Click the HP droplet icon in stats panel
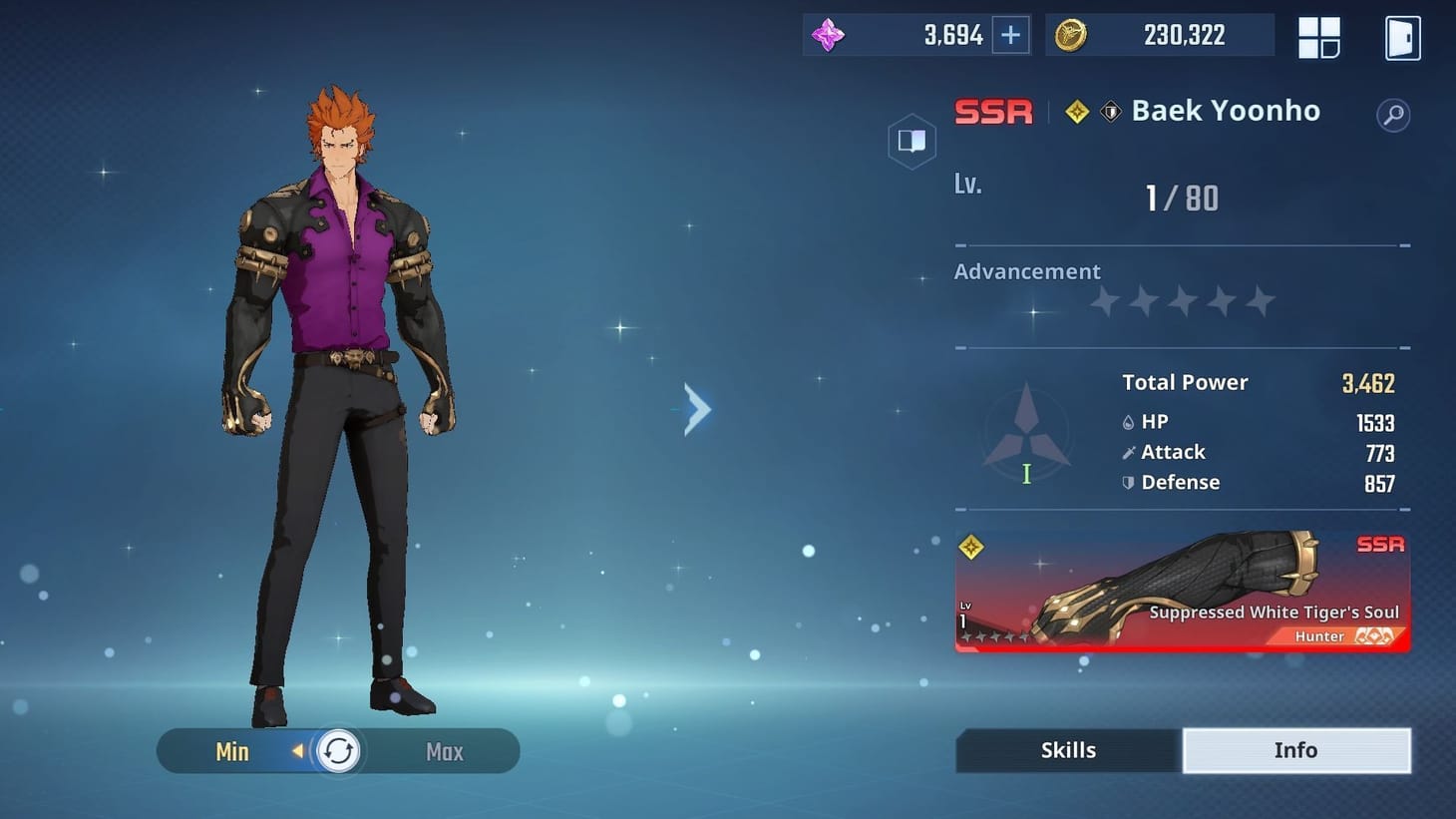Image resolution: width=1456 pixels, height=819 pixels. (x=1127, y=421)
